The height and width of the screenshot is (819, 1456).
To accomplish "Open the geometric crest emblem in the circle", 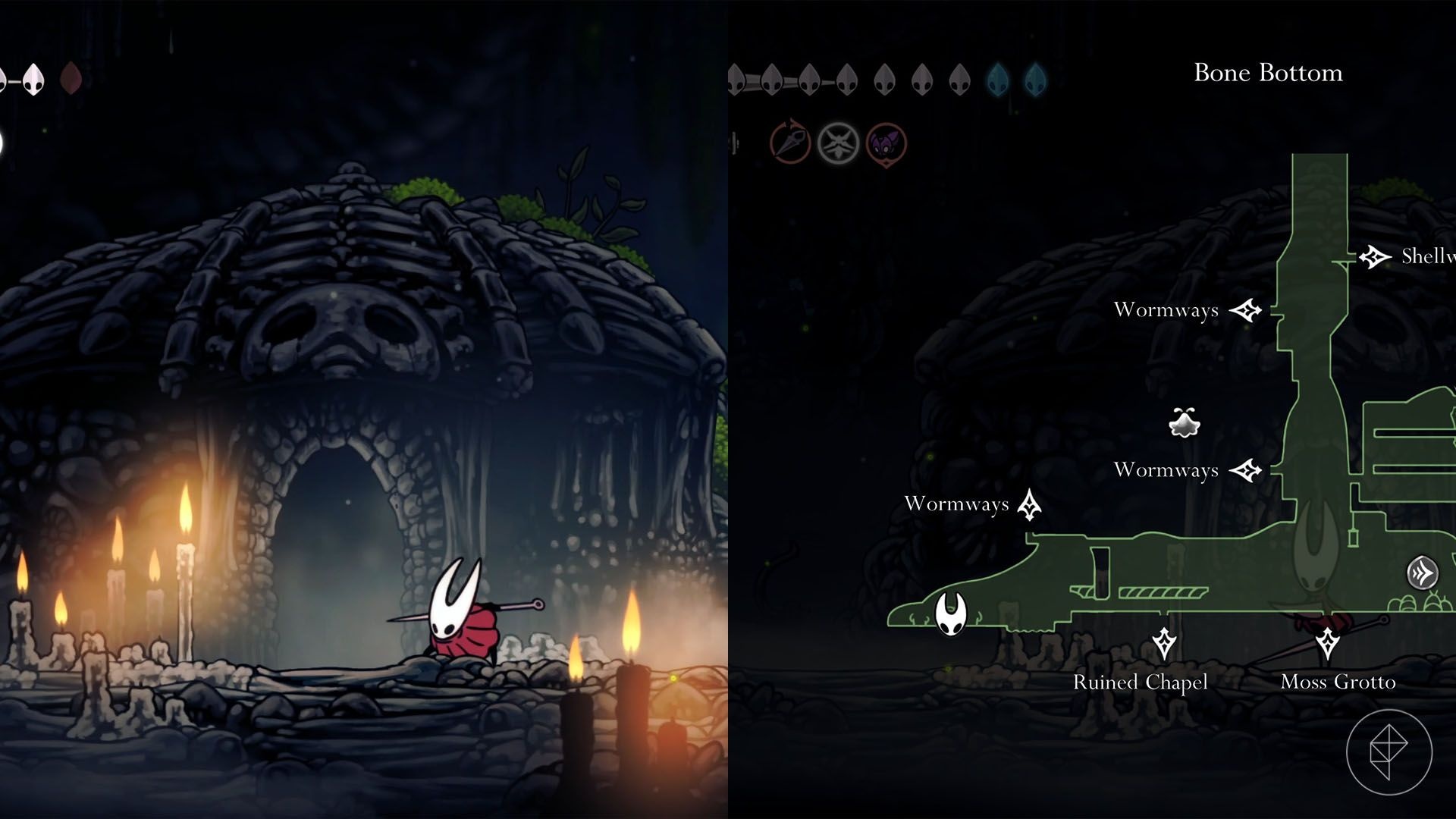I will point(1389,752).
